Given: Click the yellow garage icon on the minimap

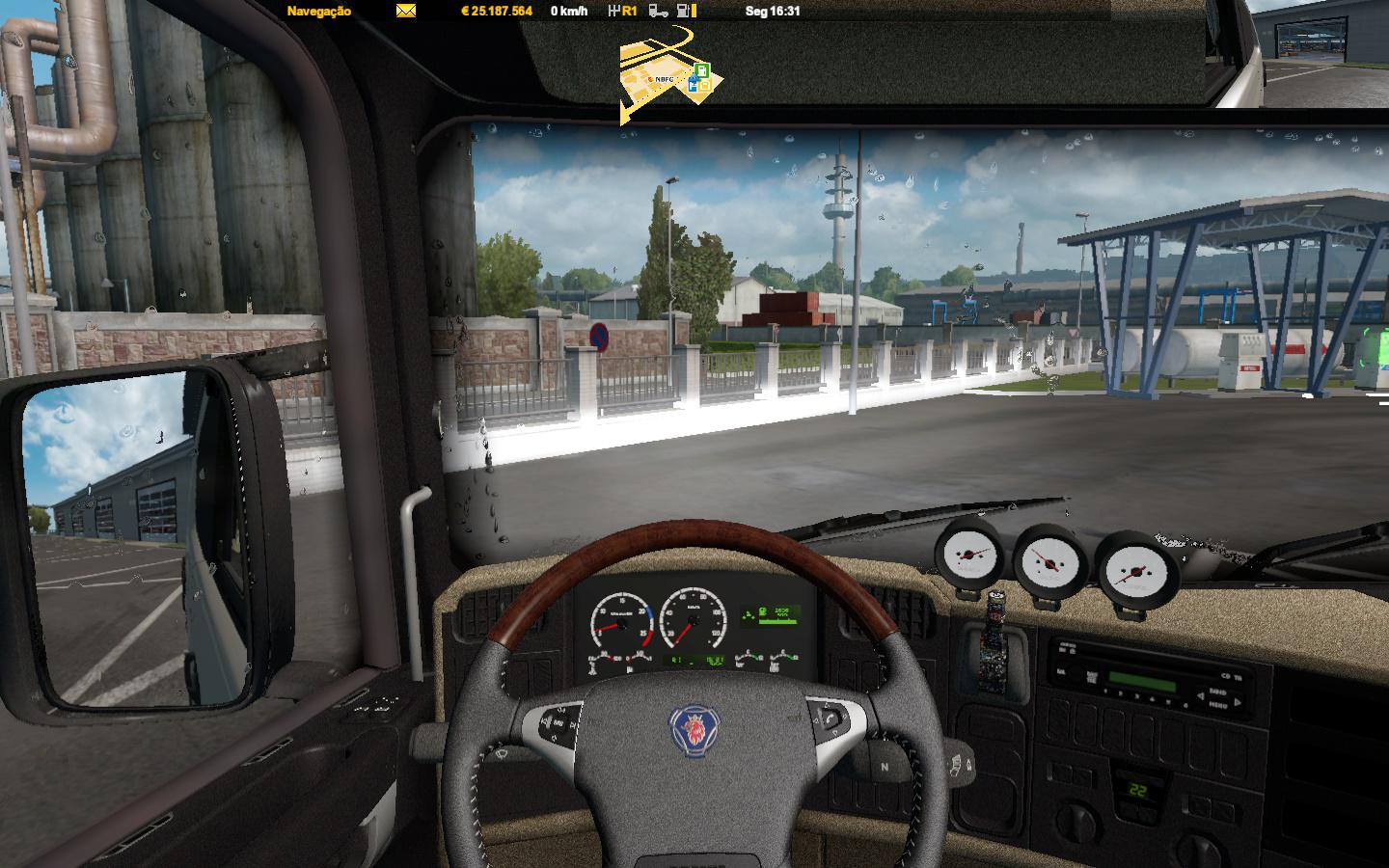Looking at the screenshot, I should tap(705, 85).
